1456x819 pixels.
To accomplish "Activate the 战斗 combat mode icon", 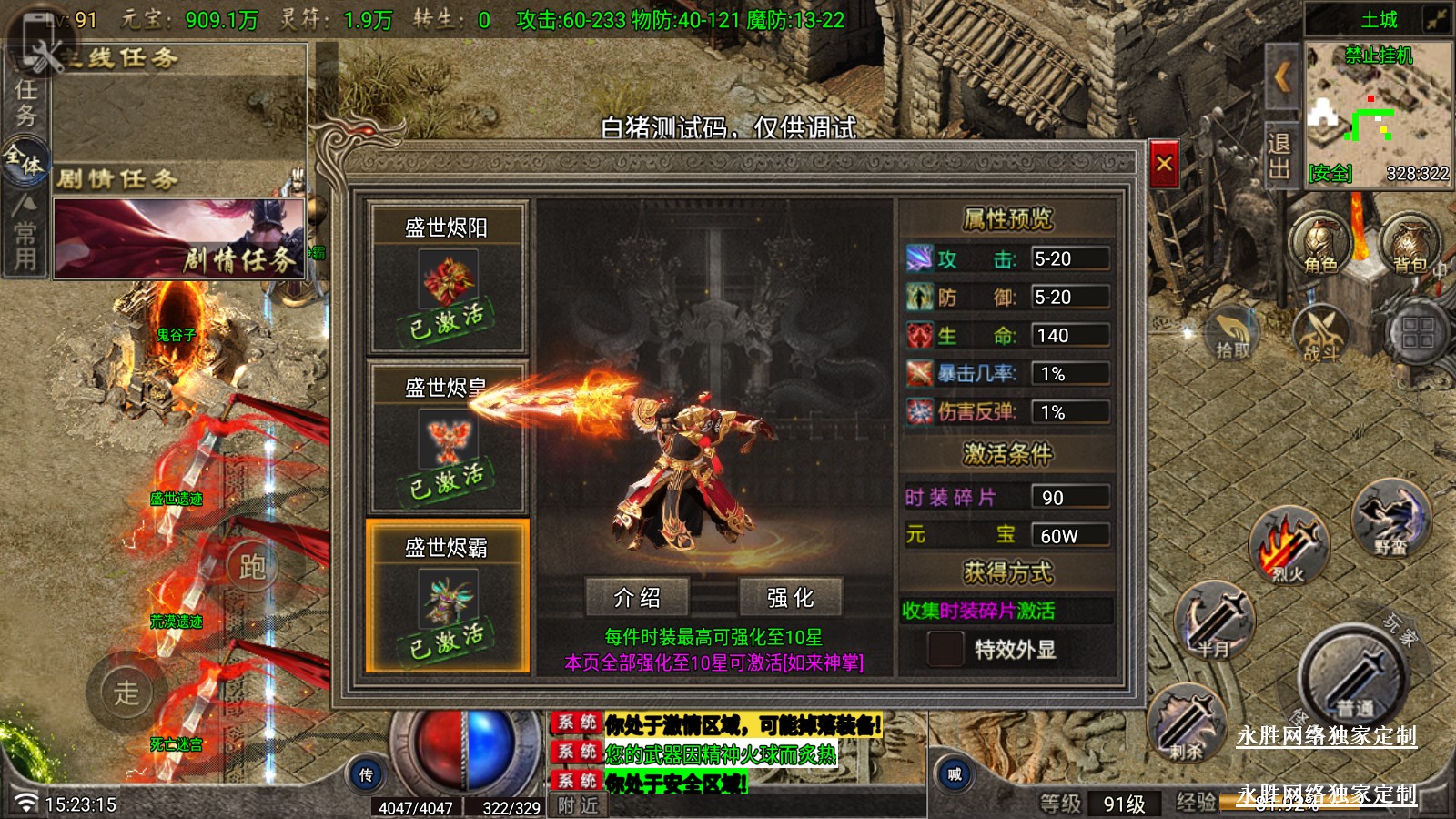I will coord(1321,334).
